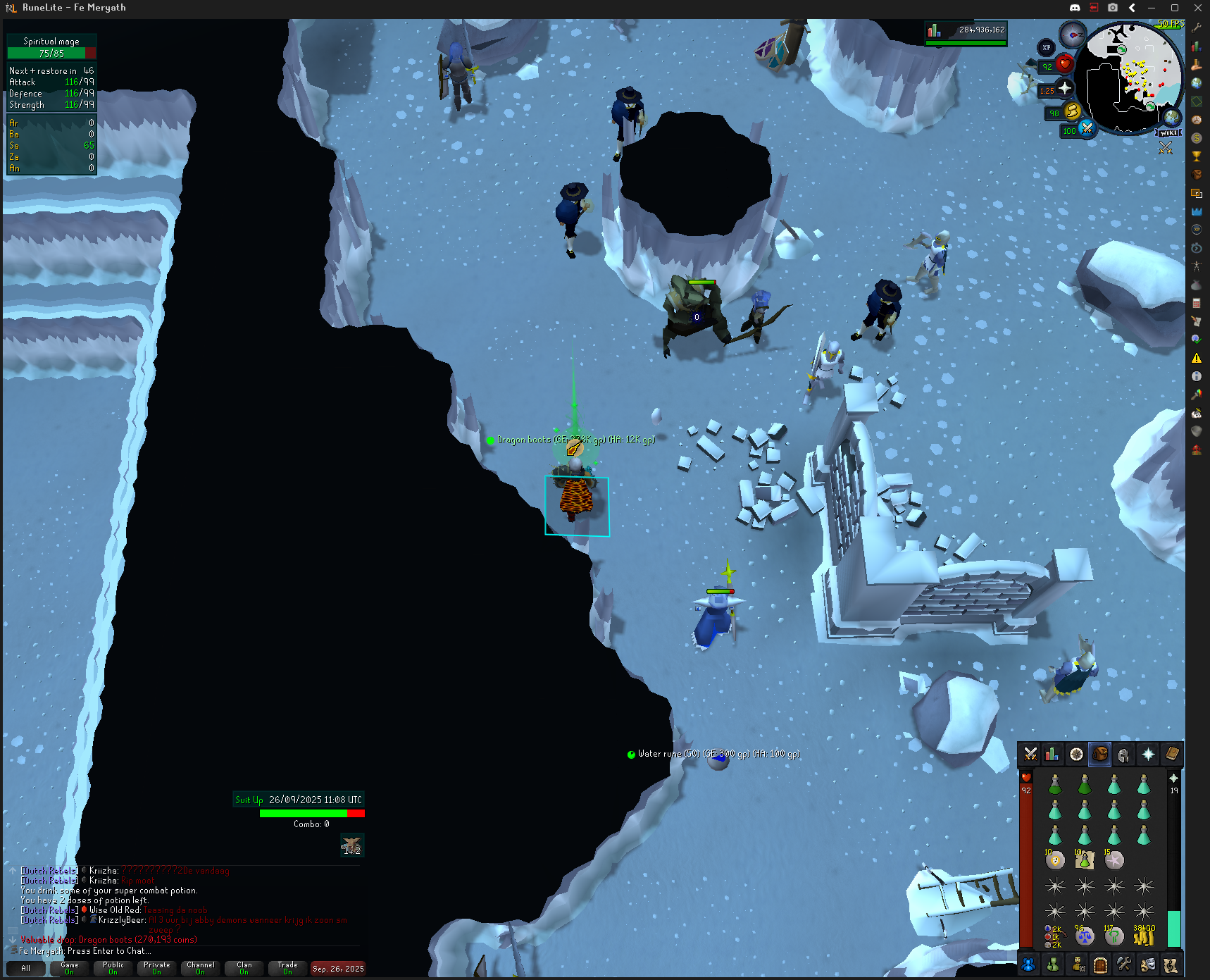Open the Discord icon in title bar
The image size is (1210, 980).
[1075, 8]
